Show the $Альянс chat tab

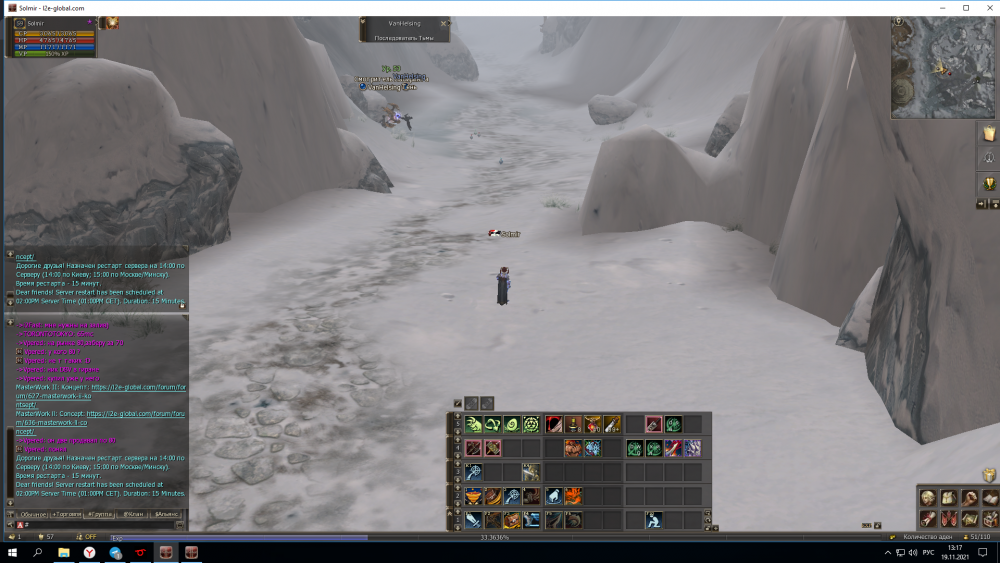(166, 514)
